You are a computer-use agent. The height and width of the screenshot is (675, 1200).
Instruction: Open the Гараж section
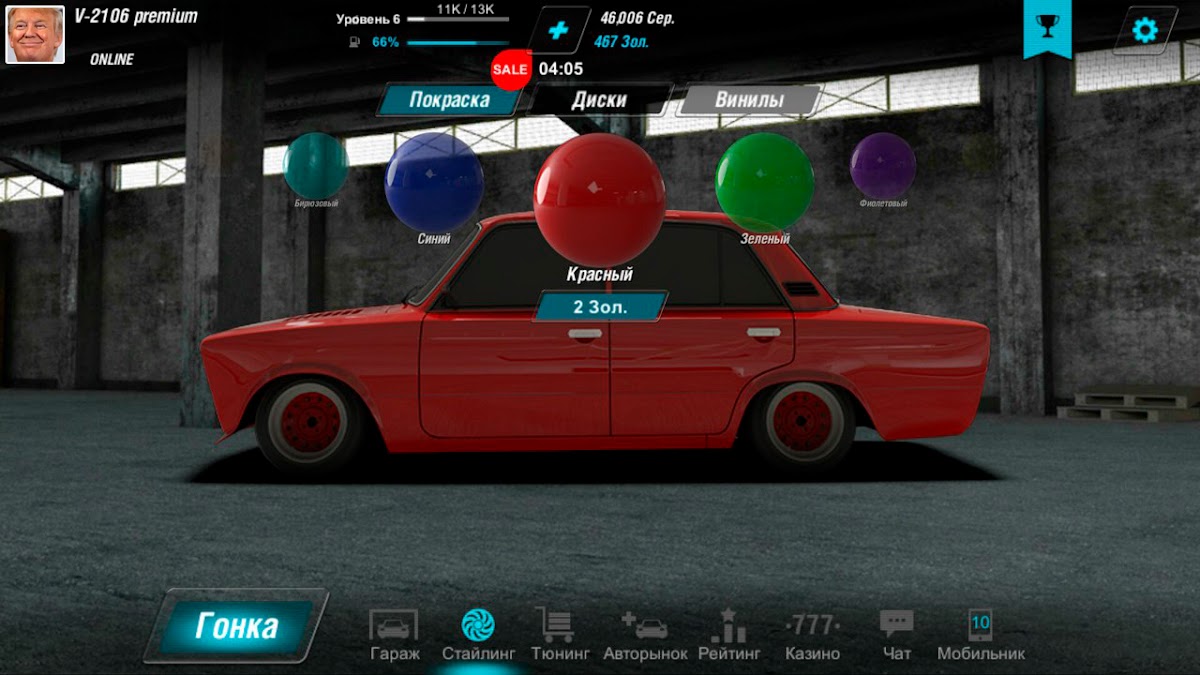point(394,634)
